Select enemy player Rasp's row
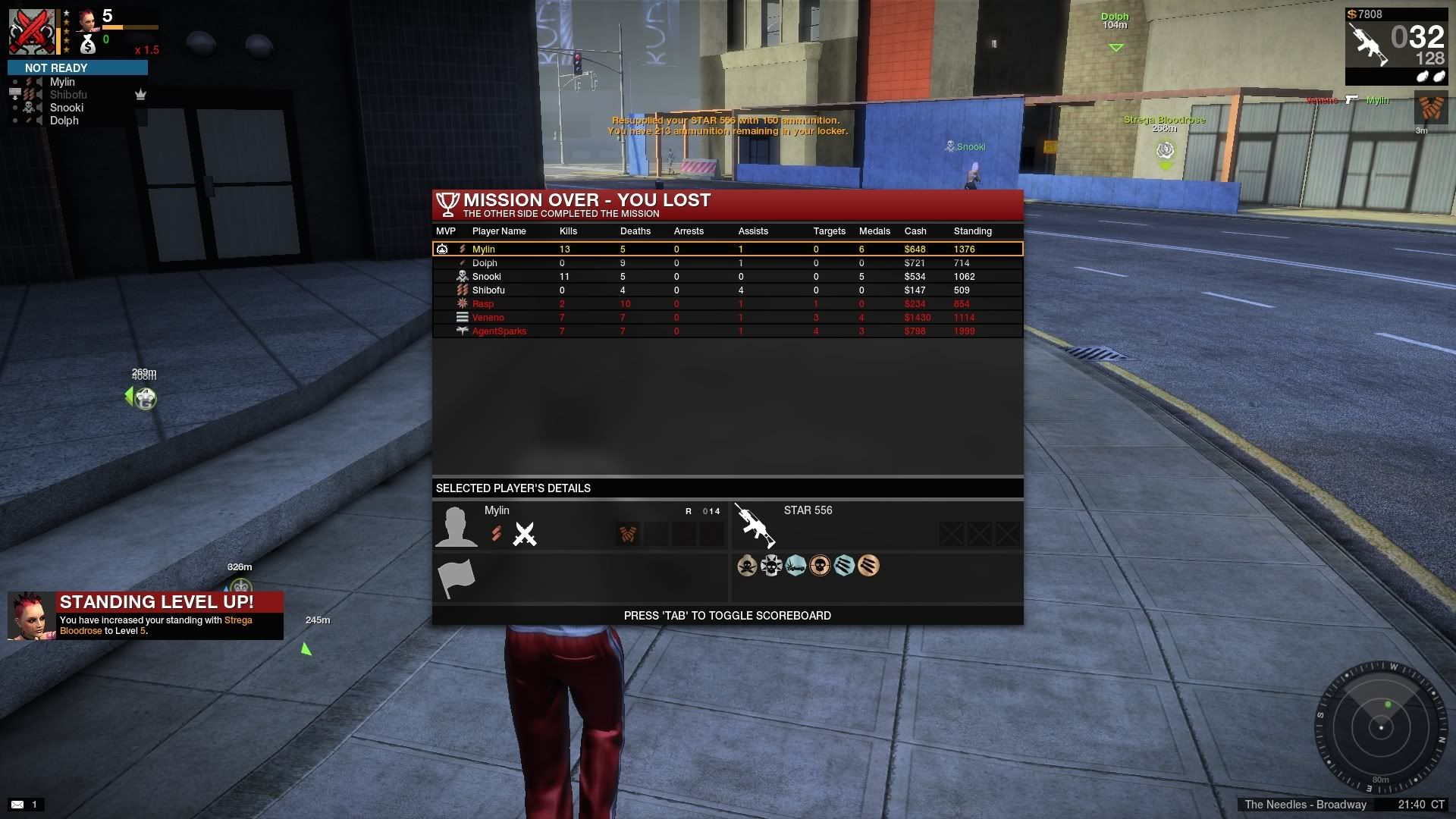The image size is (1456, 819). tap(726, 304)
